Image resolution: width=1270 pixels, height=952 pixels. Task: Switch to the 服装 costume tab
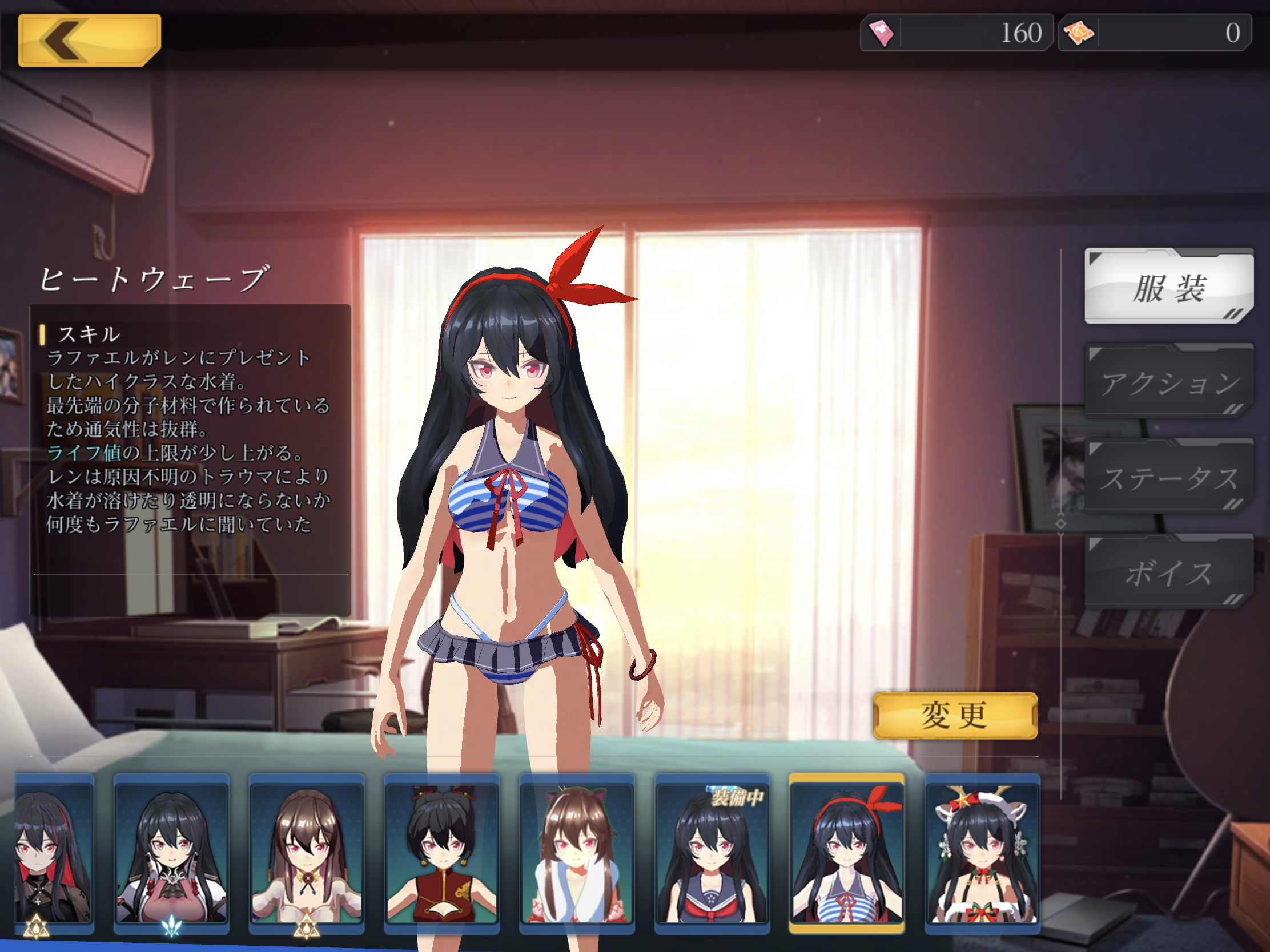[1168, 287]
